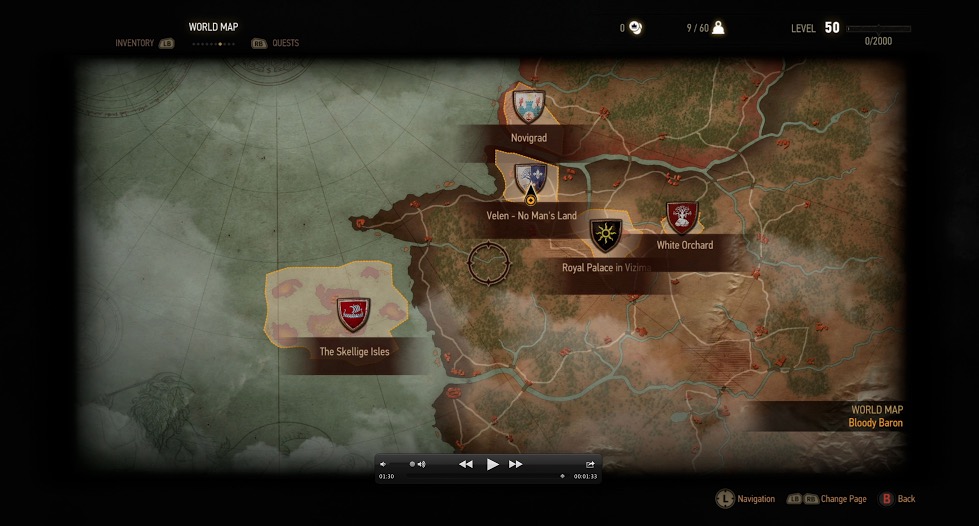Fast-forward the video playback

[x=516, y=464]
